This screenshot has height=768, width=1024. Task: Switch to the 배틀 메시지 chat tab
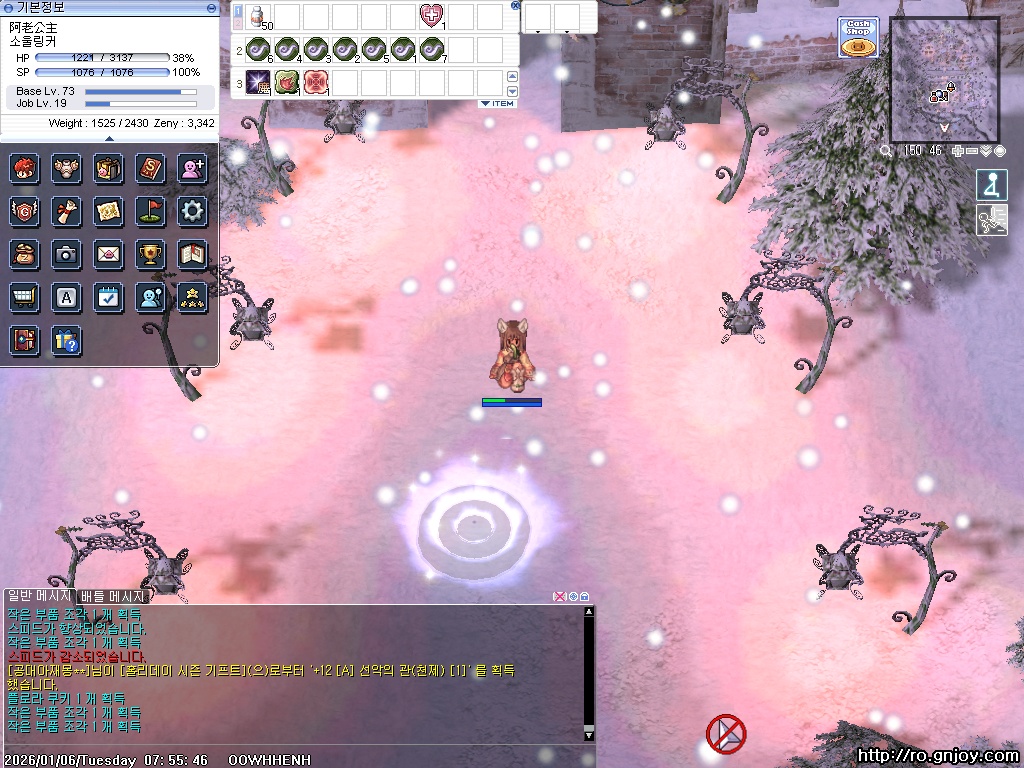[114, 596]
